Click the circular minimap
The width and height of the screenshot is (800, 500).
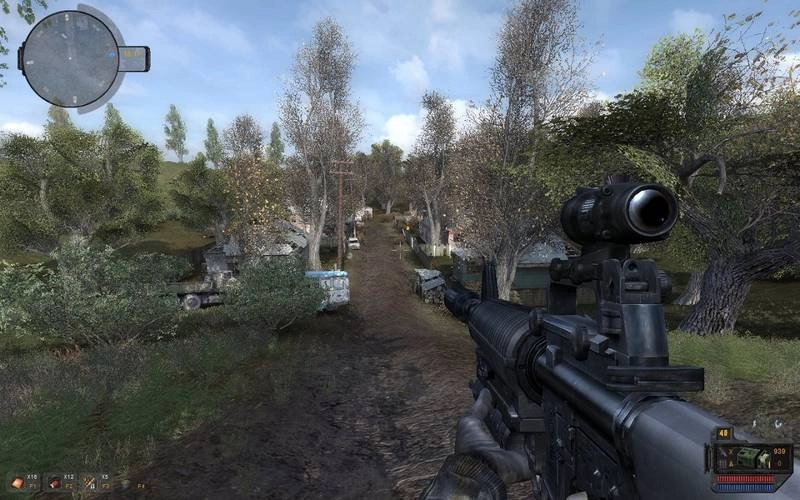(x=68, y=57)
